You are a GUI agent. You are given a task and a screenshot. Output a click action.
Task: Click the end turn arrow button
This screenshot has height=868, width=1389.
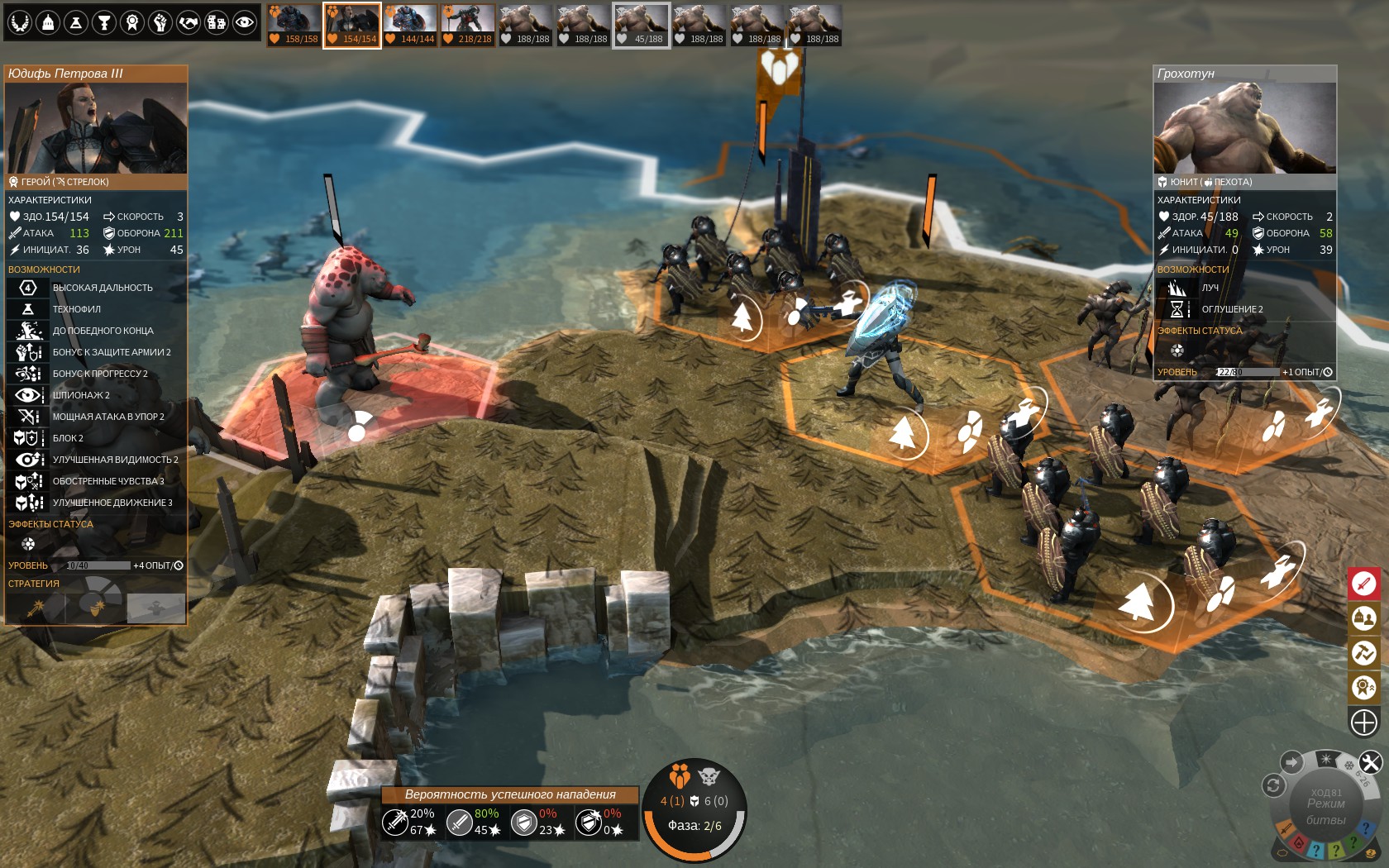point(1291,762)
